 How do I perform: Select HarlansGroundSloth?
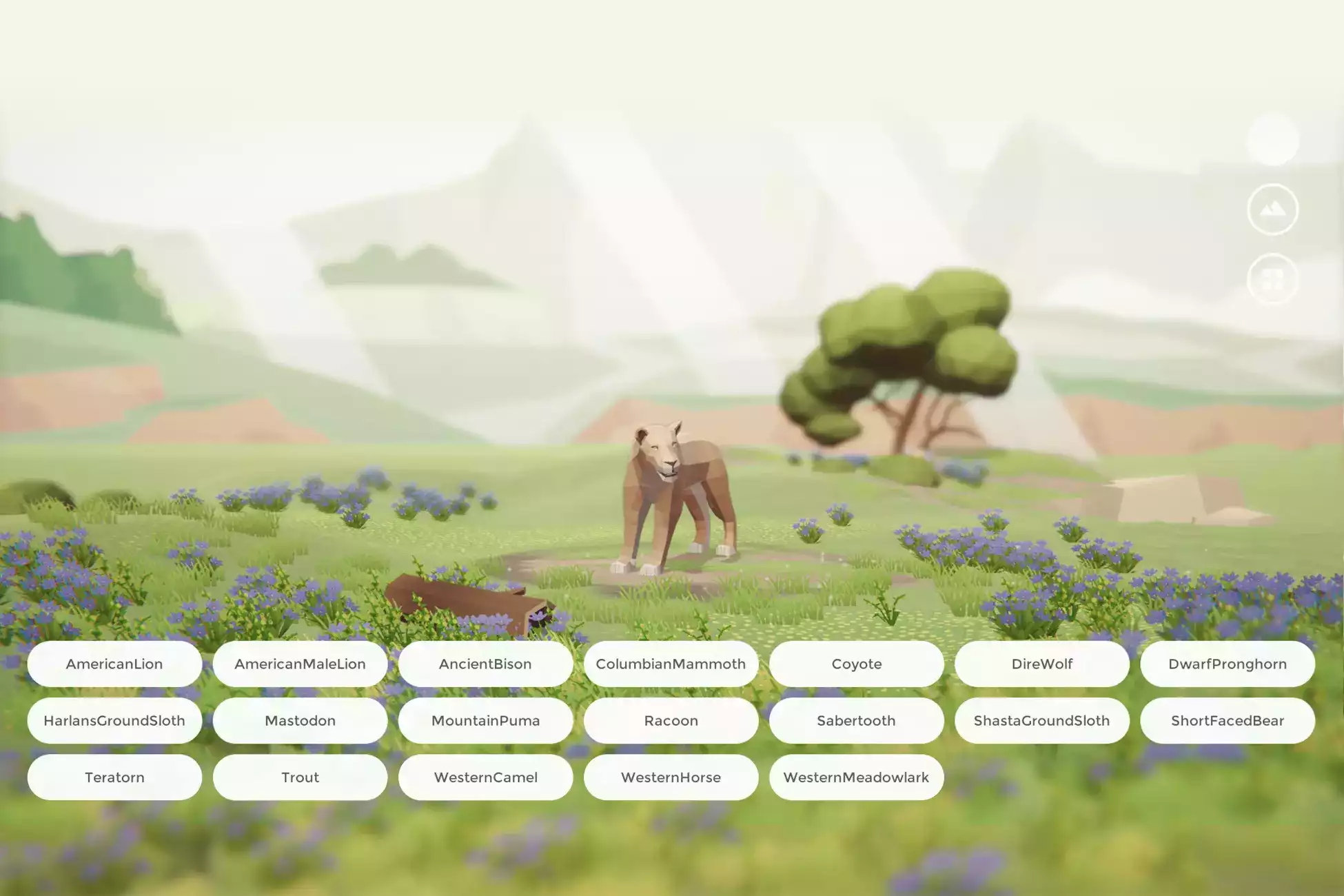(114, 720)
